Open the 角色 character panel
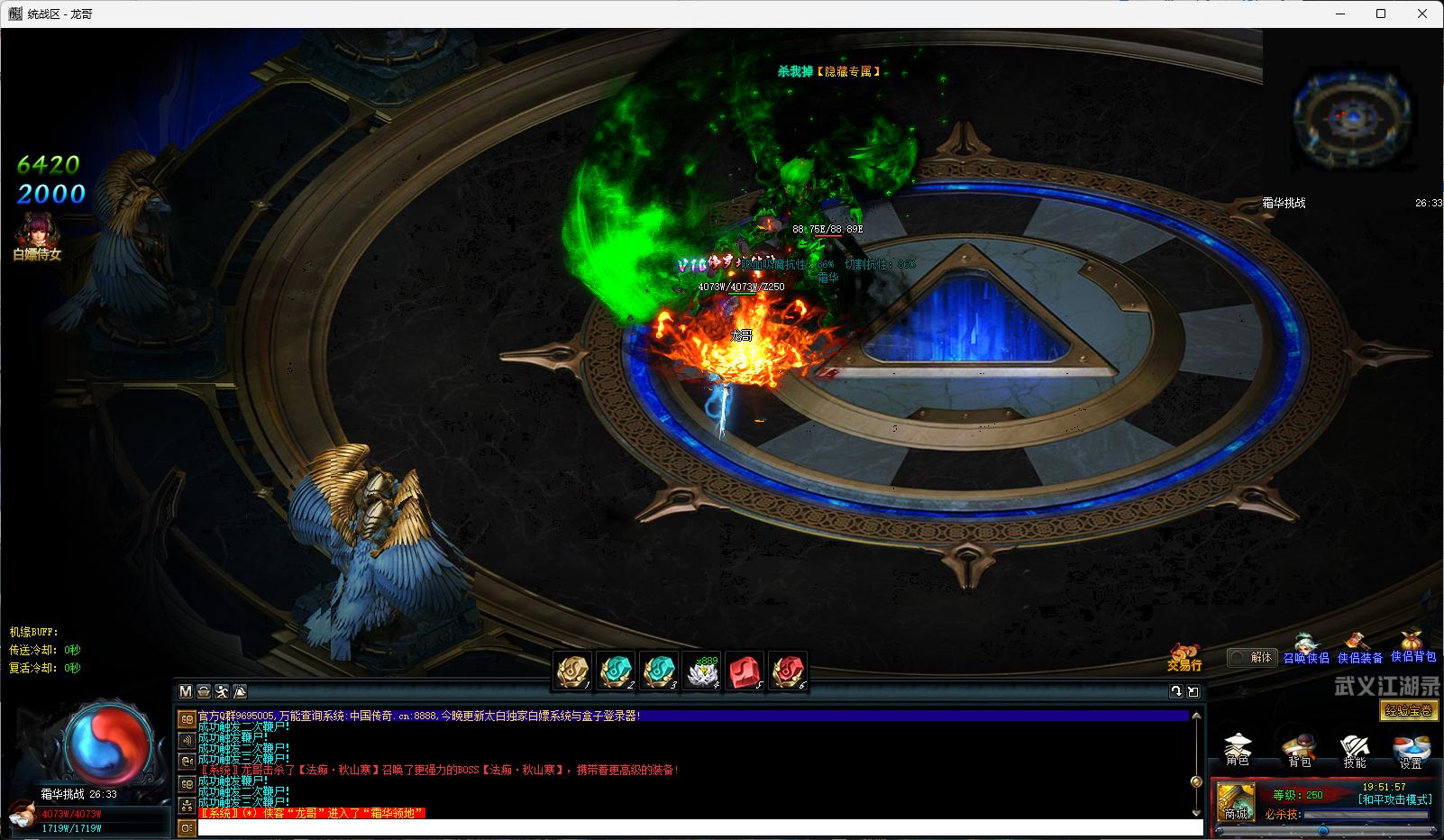 pyautogui.click(x=1238, y=750)
